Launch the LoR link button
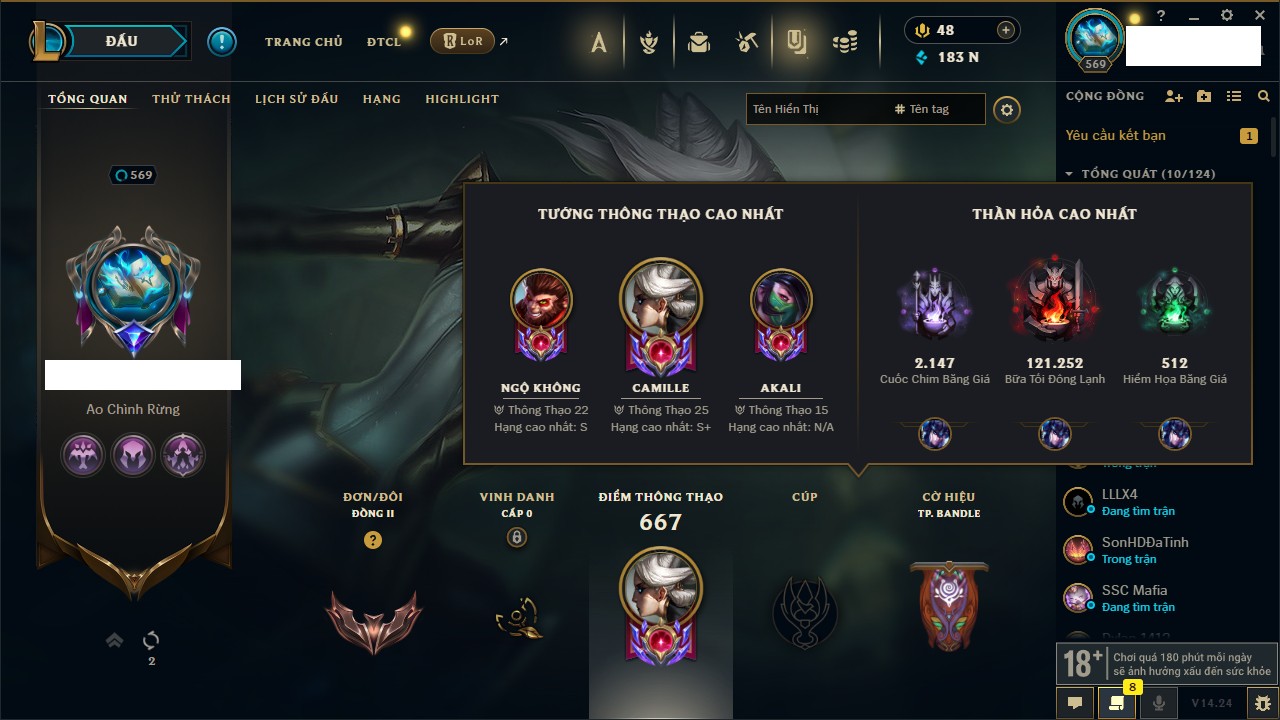This screenshot has width=1280, height=720. pyautogui.click(x=462, y=42)
